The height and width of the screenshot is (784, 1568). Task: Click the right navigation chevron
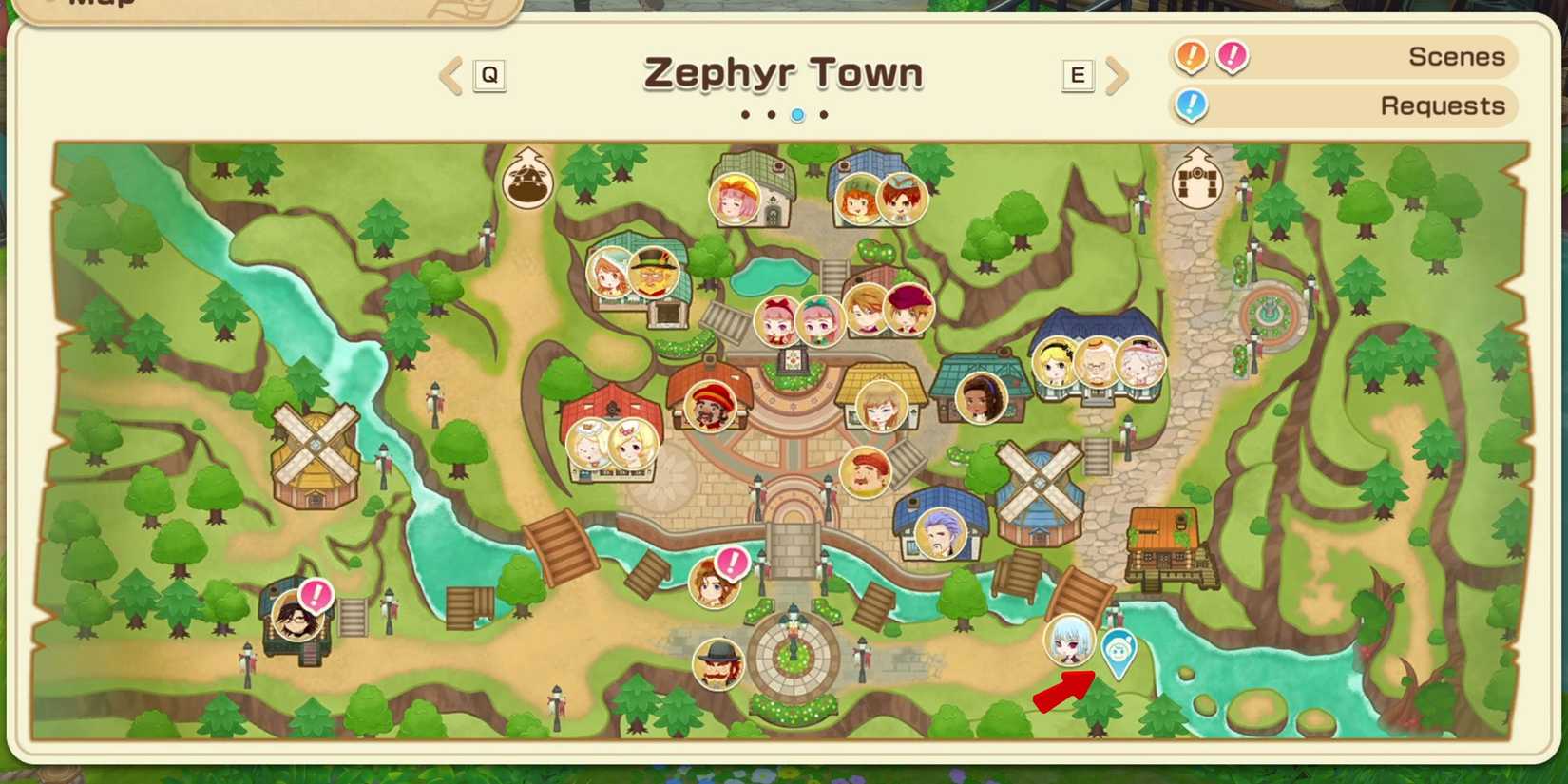click(x=1119, y=75)
